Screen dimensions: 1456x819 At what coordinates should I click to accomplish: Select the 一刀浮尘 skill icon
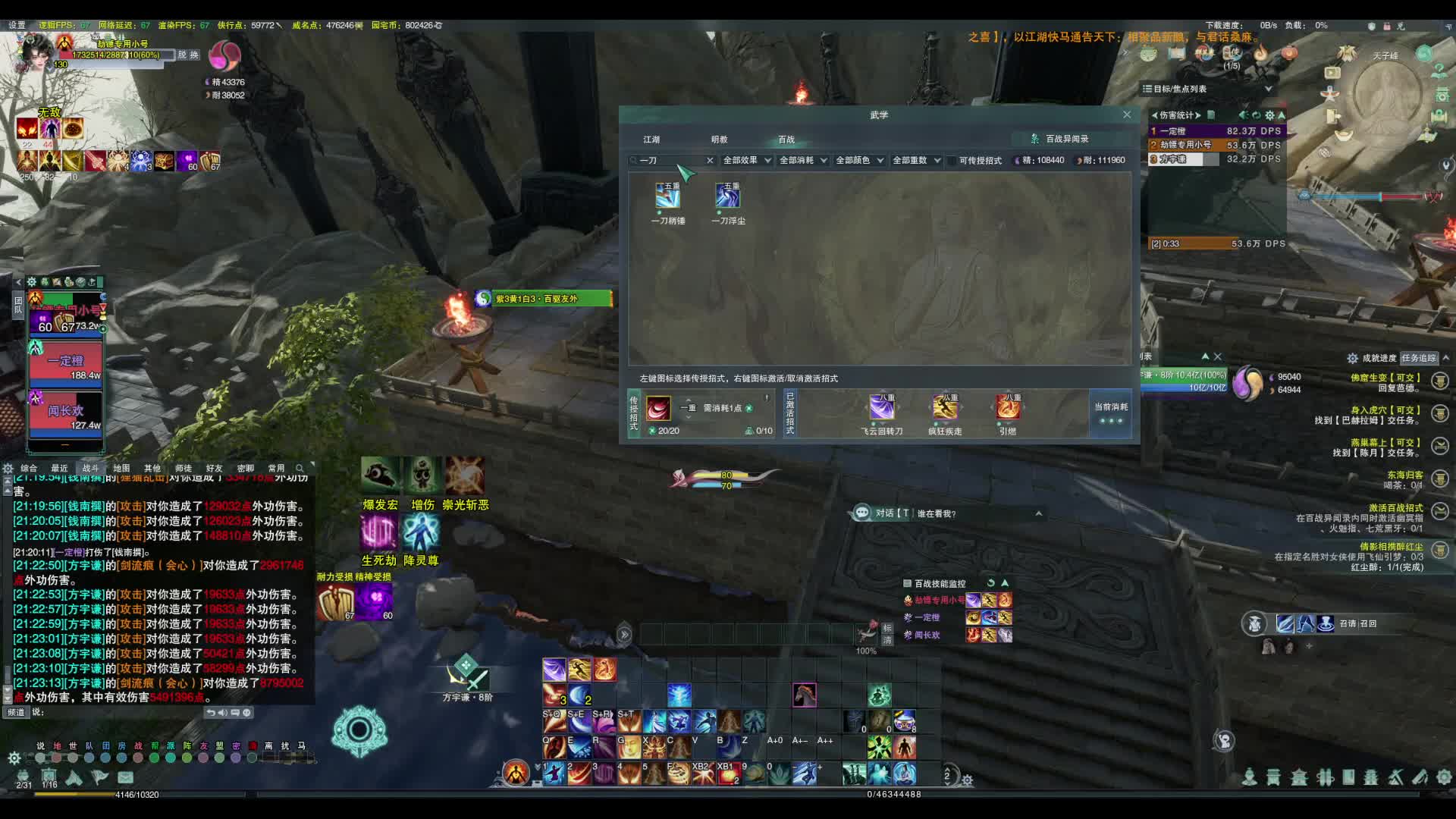click(727, 196)
